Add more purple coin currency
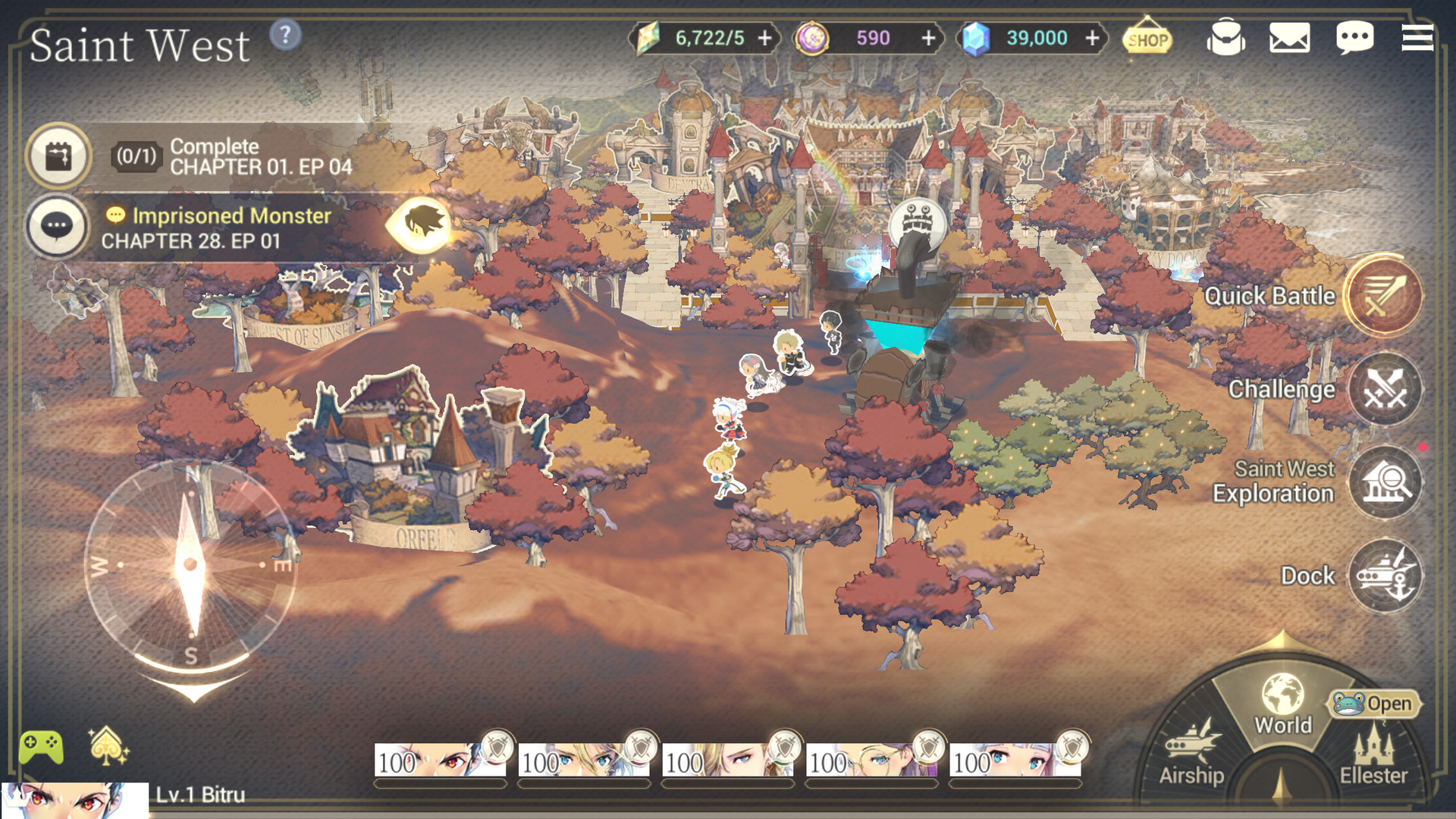This screenshot has width=1456, height=819. pyautogui.click(x=928, y=38)
